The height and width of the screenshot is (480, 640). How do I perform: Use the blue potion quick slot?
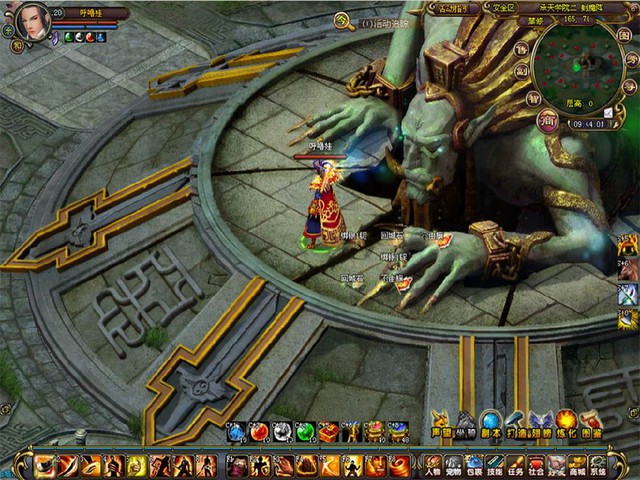(x=236, y=432)
